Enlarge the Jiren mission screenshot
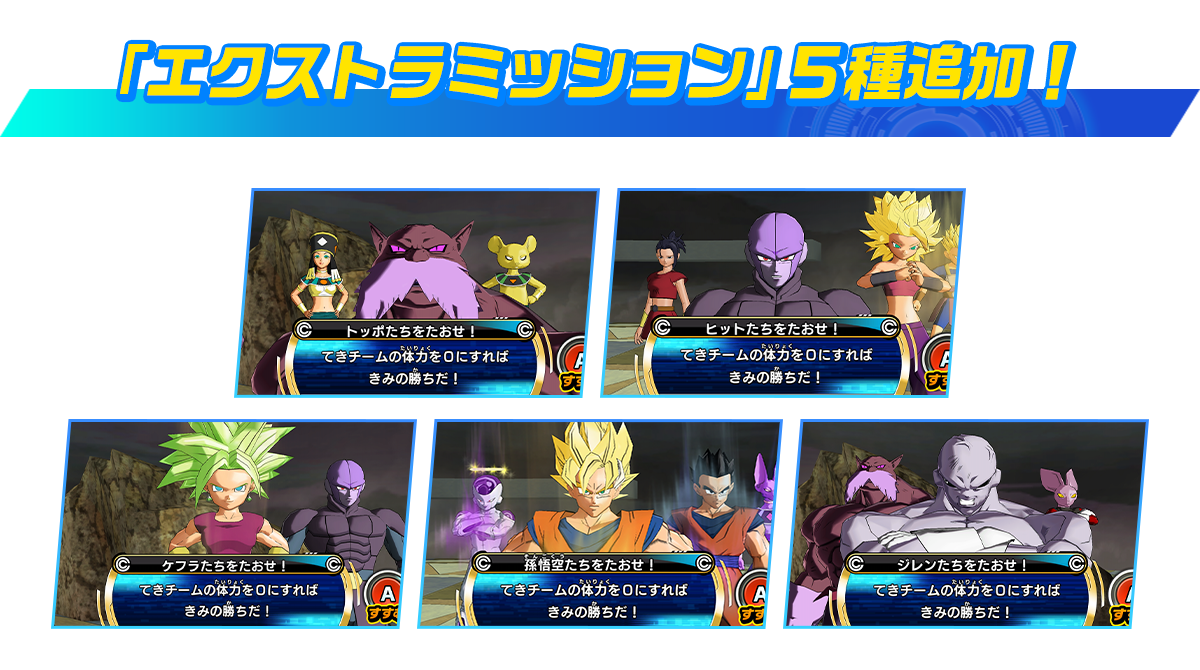The image size is (1200, 670). (966, 524)
